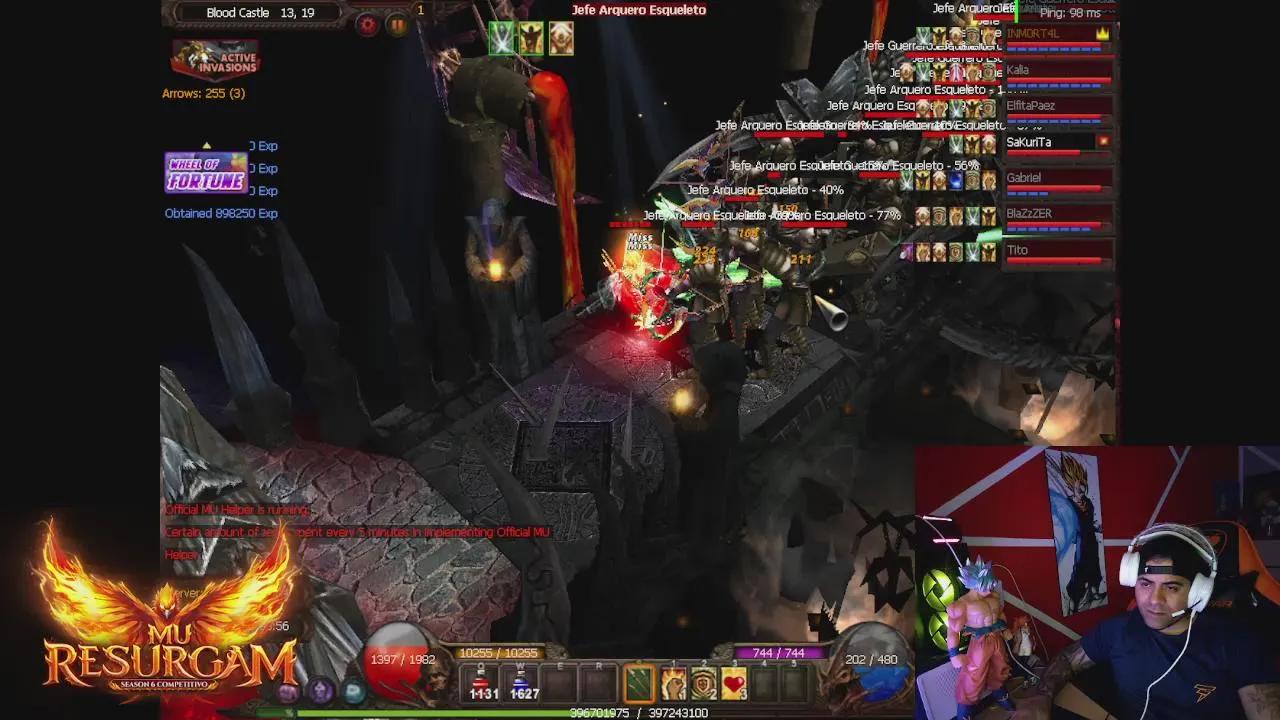Image resolution: width=1280 pixels, height=720 pixels.
Task: Expand the server tab numbered 1
Action: pos(420,8)
